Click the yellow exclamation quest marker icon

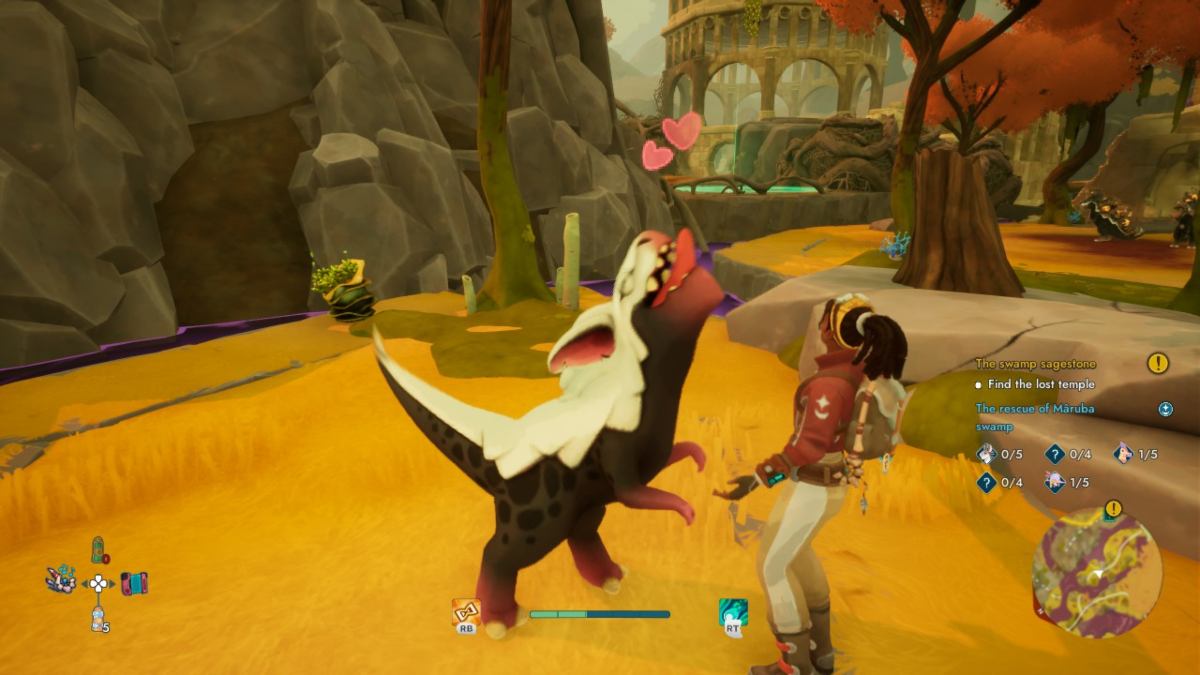tap(1158, 363)
